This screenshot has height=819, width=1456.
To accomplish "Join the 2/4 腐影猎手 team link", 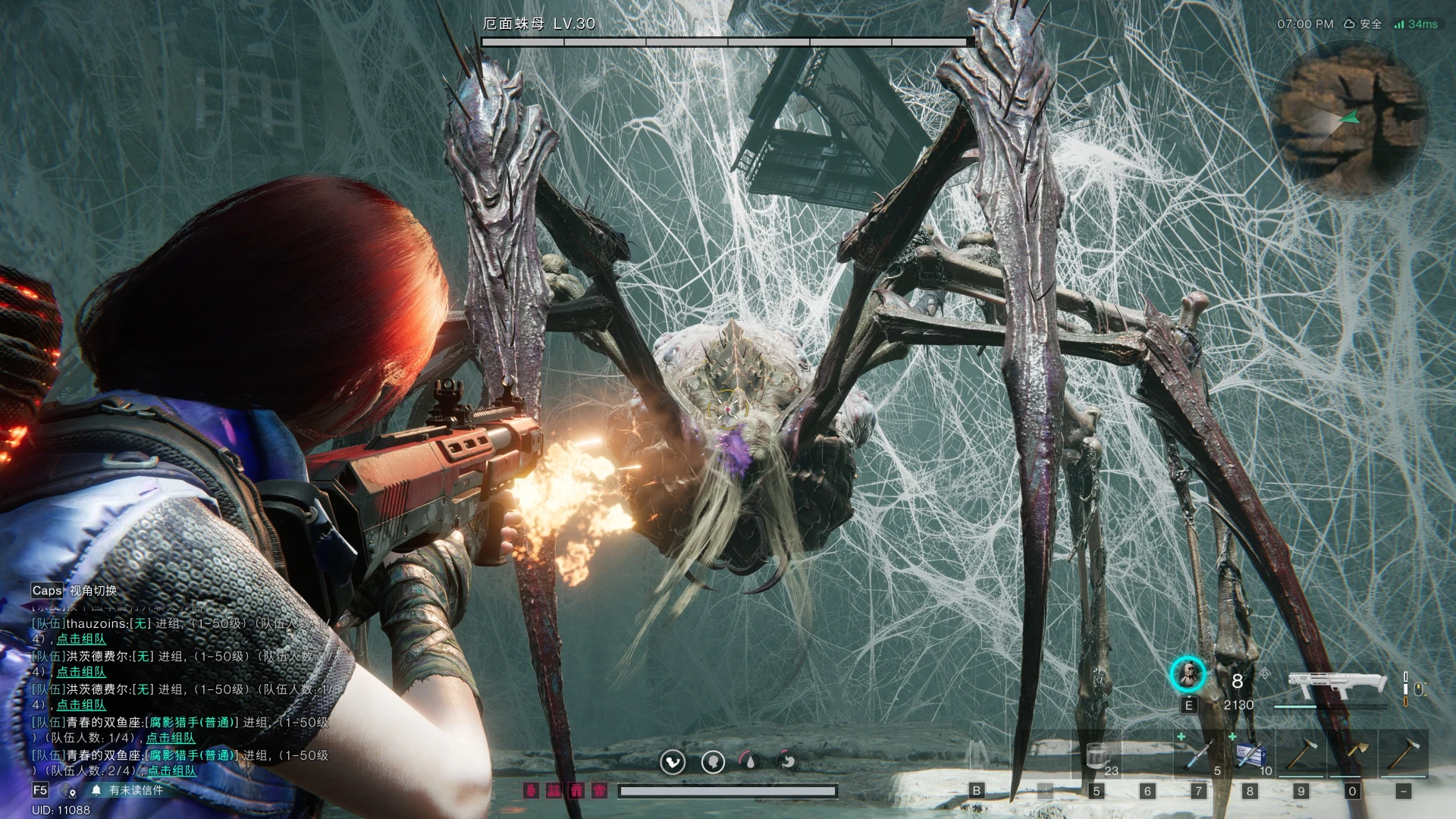I will (171, 770).
